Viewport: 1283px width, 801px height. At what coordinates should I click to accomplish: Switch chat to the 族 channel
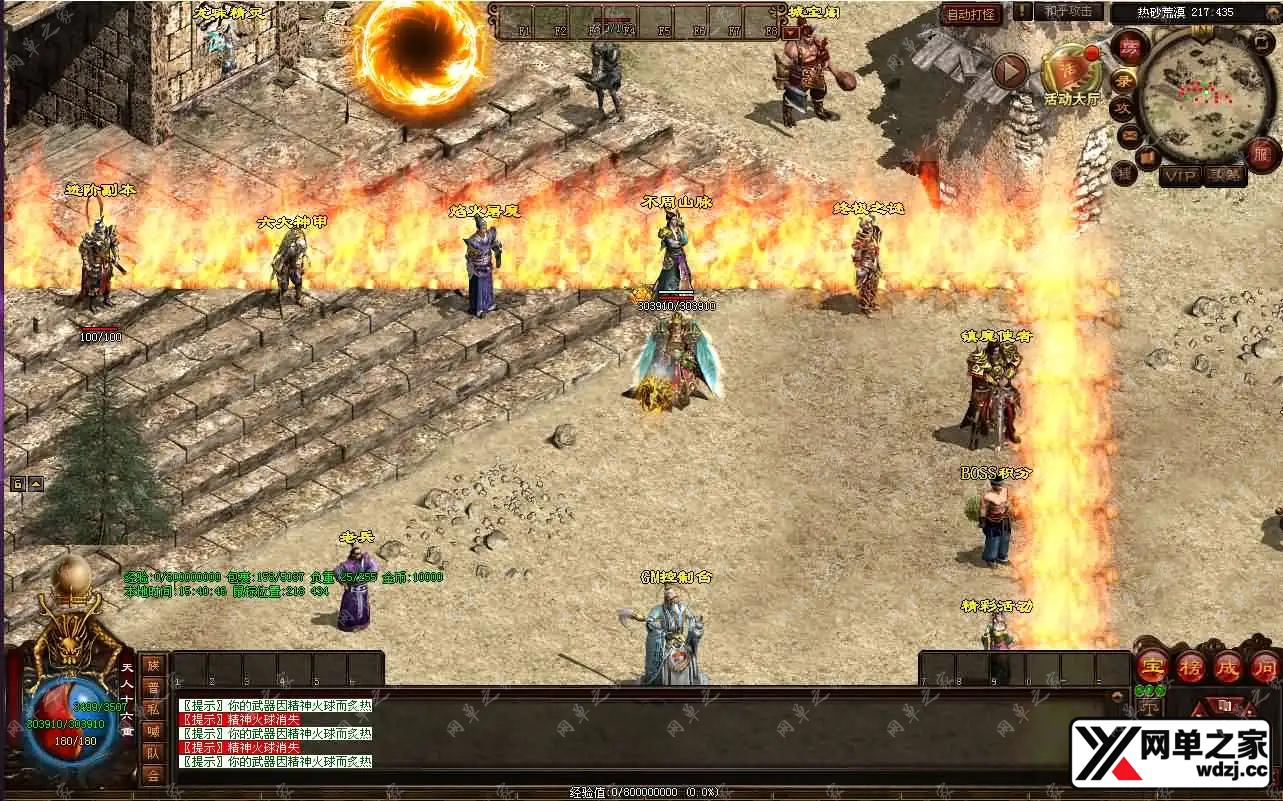(x=153, y=664)
